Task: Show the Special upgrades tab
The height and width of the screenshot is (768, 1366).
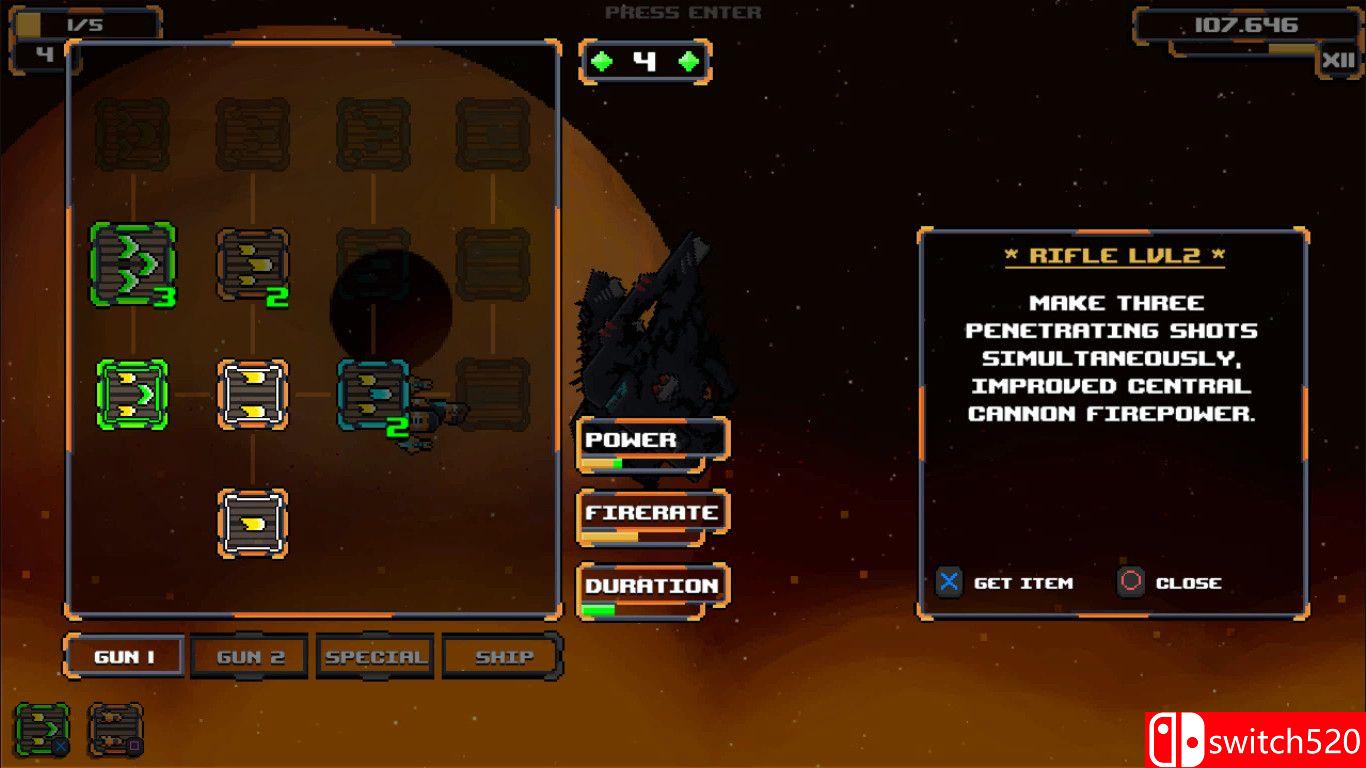Action: (375, 657)
